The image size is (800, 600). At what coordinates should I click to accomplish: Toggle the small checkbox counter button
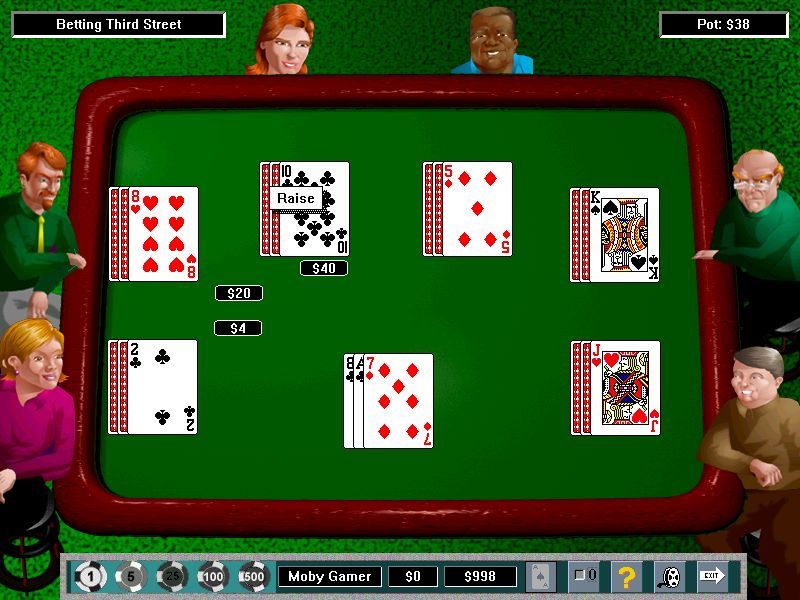tap(584, 576)
